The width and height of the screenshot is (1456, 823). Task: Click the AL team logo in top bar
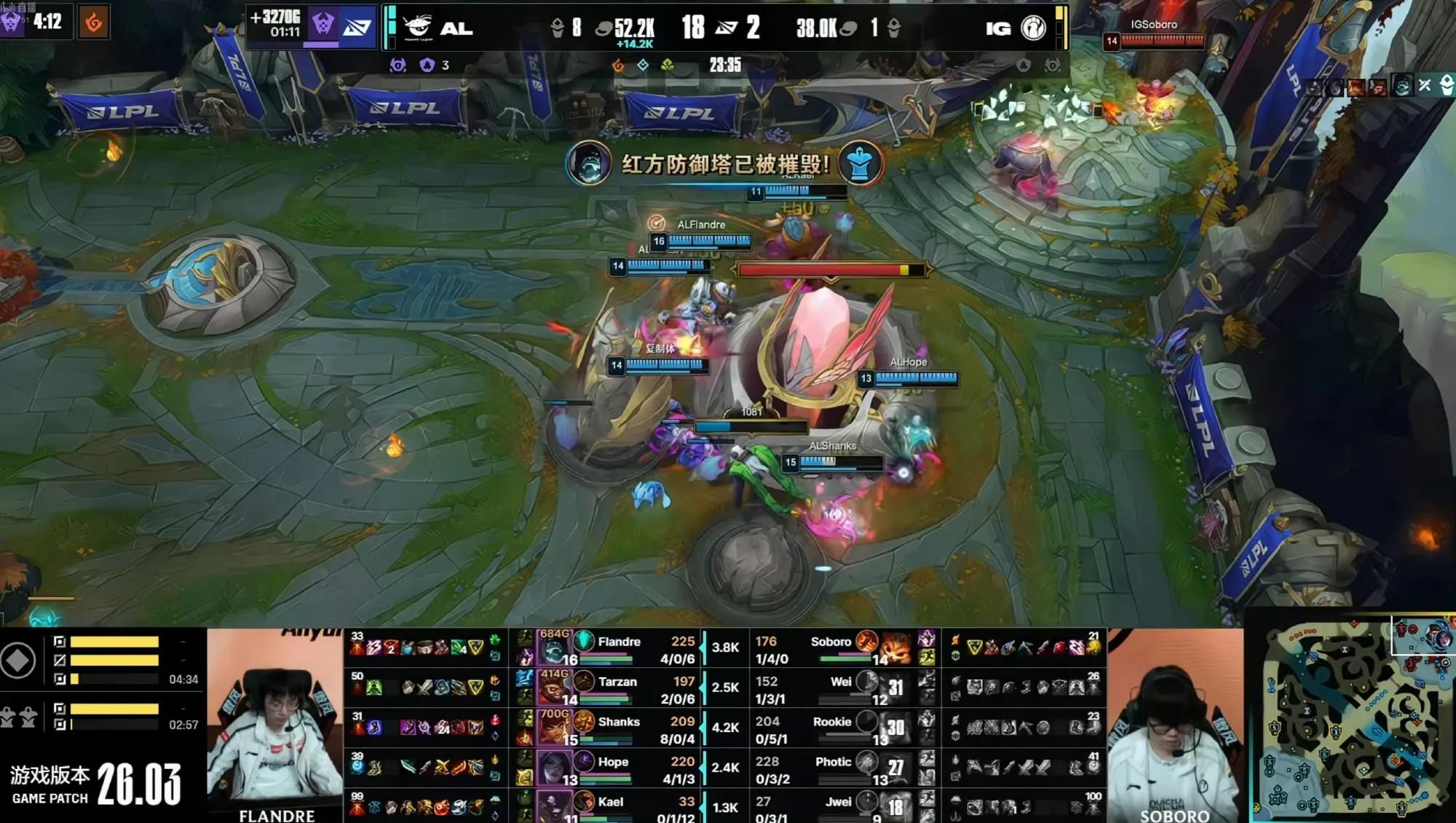point(418,27)
